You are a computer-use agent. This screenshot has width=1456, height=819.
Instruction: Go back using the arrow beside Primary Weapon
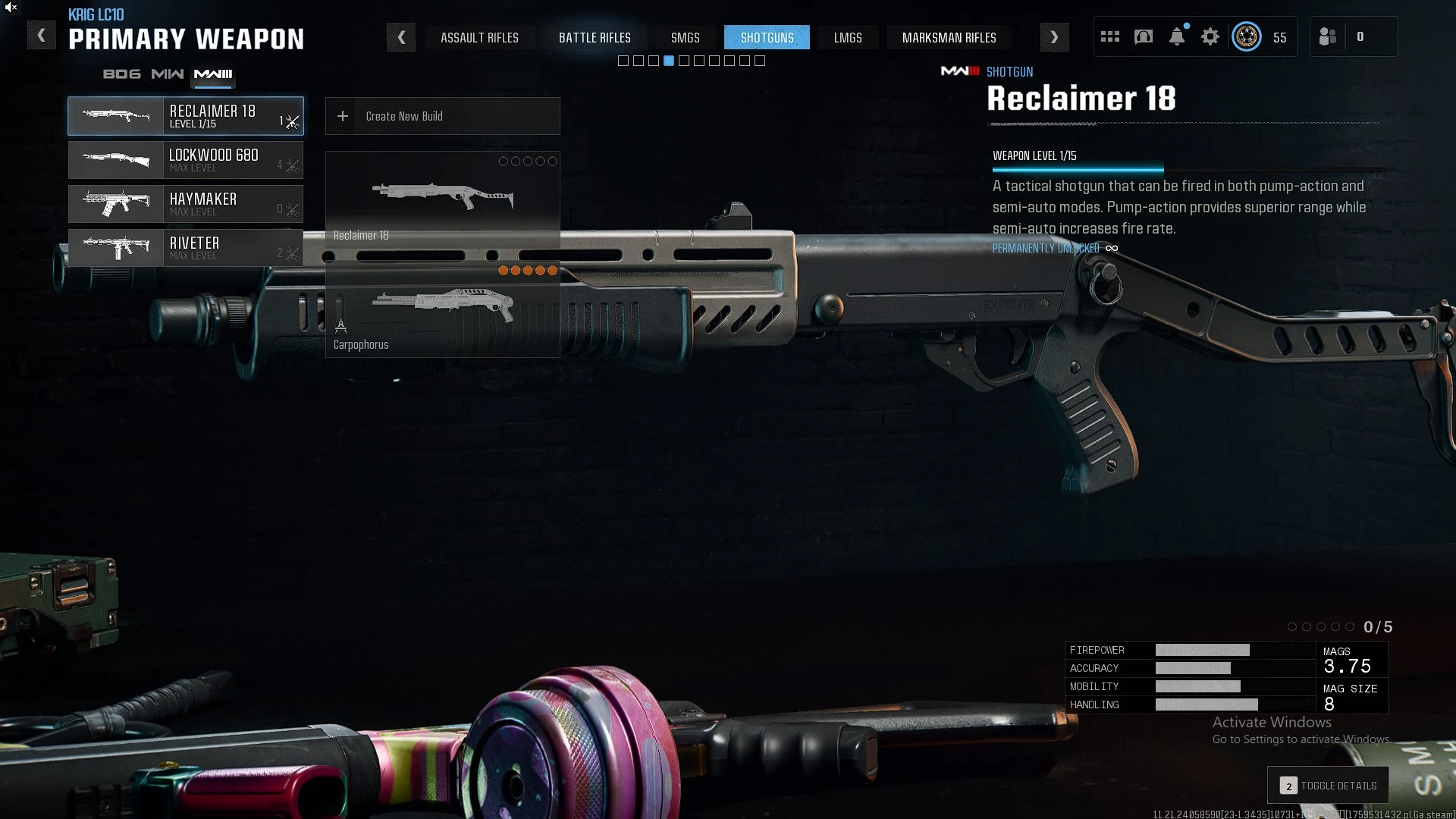[41, 36]
